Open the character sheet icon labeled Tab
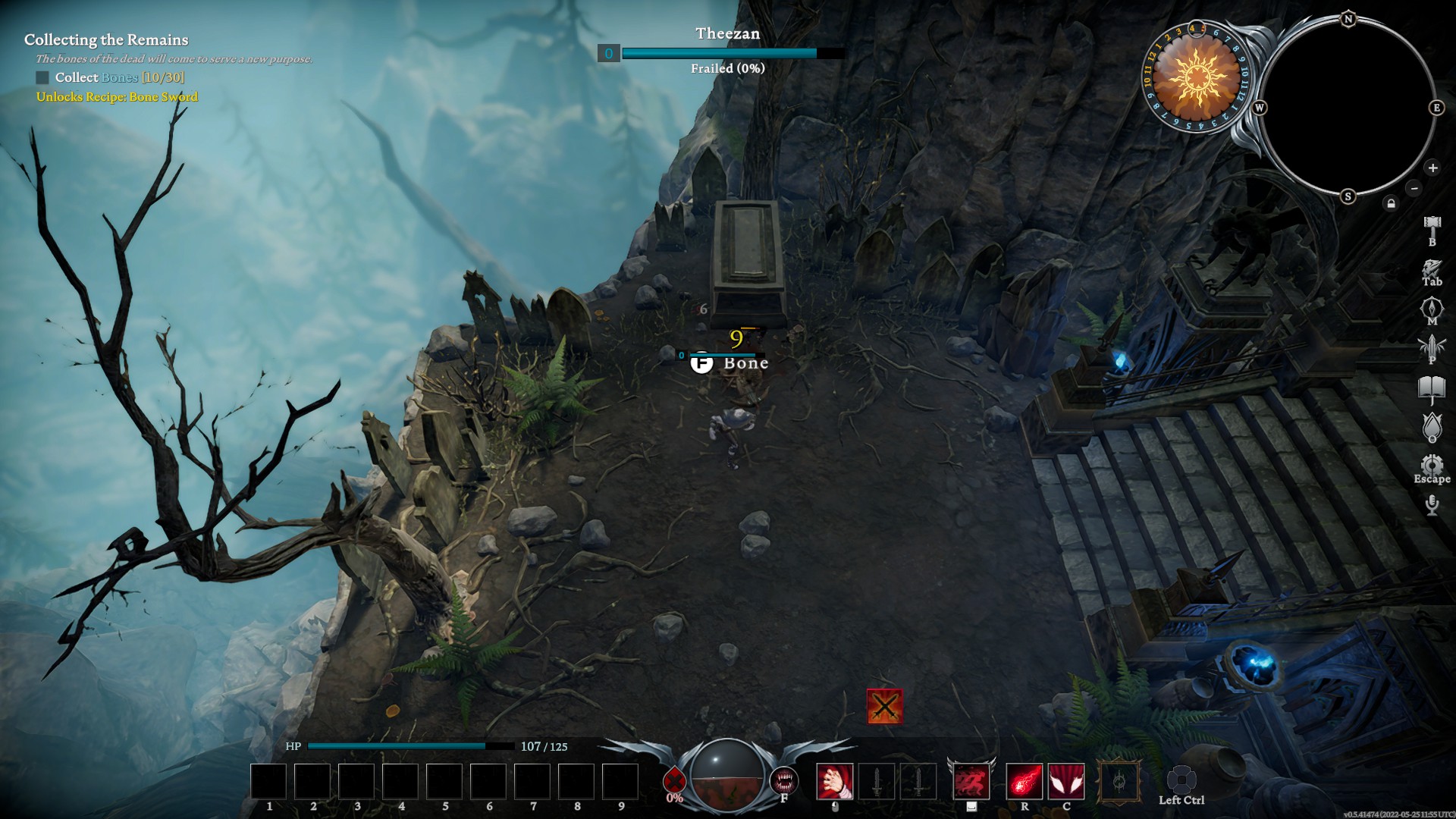 (1432, 268)
